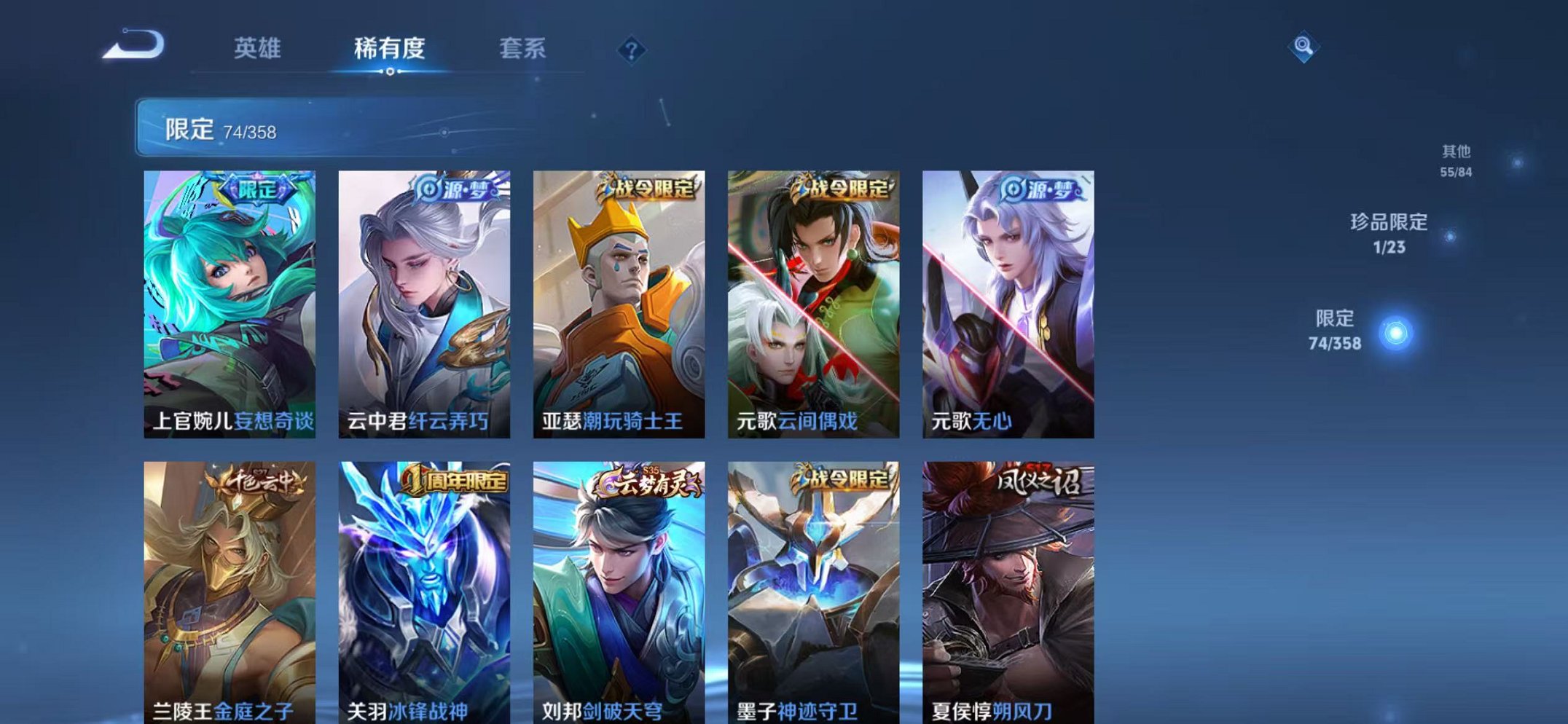This screenshot has height=724, width=1568.
Task: Click the blue question mark help icon
Action: click(633, 49)
